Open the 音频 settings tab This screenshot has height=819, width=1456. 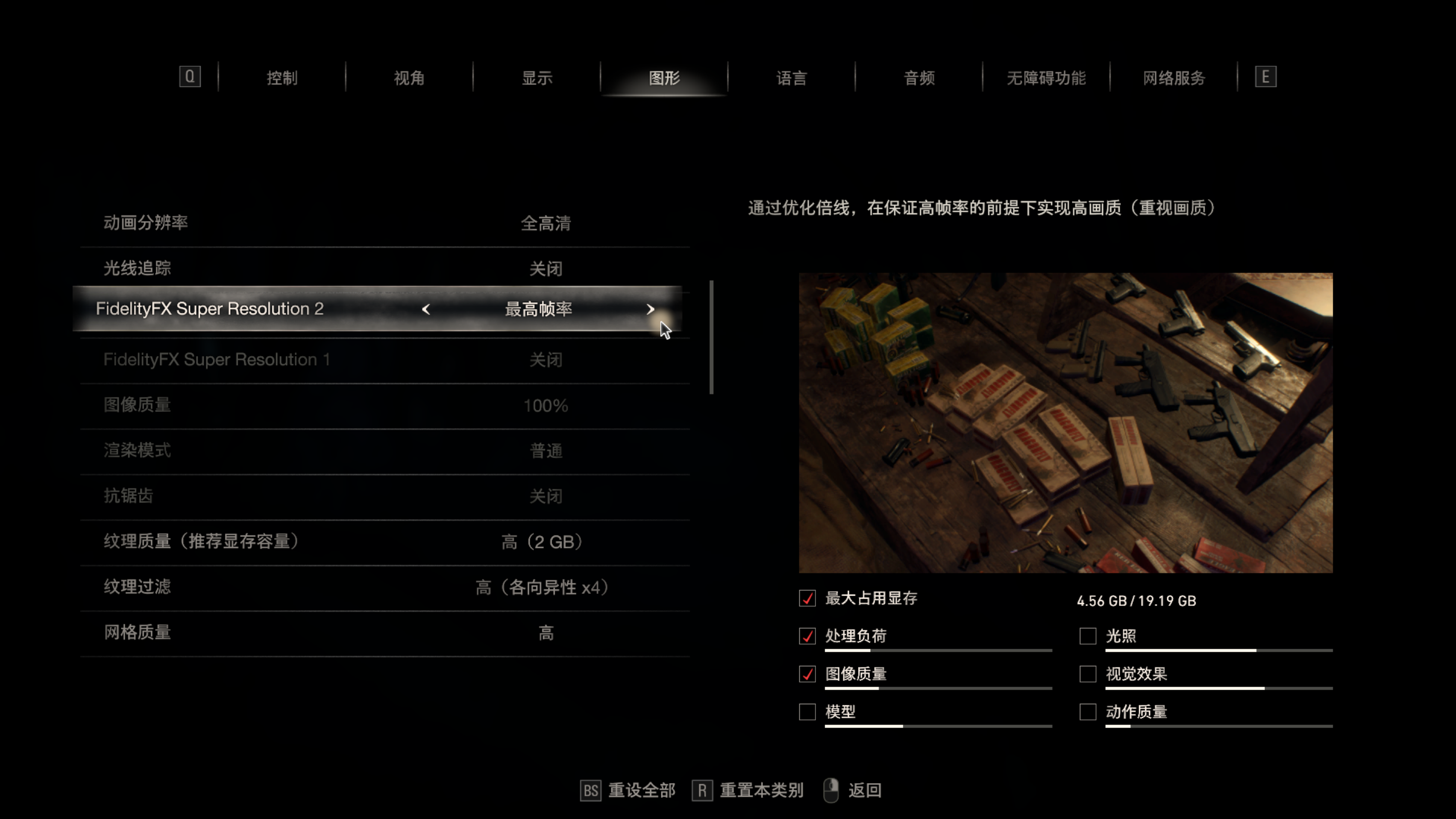(x=919, y=77)
